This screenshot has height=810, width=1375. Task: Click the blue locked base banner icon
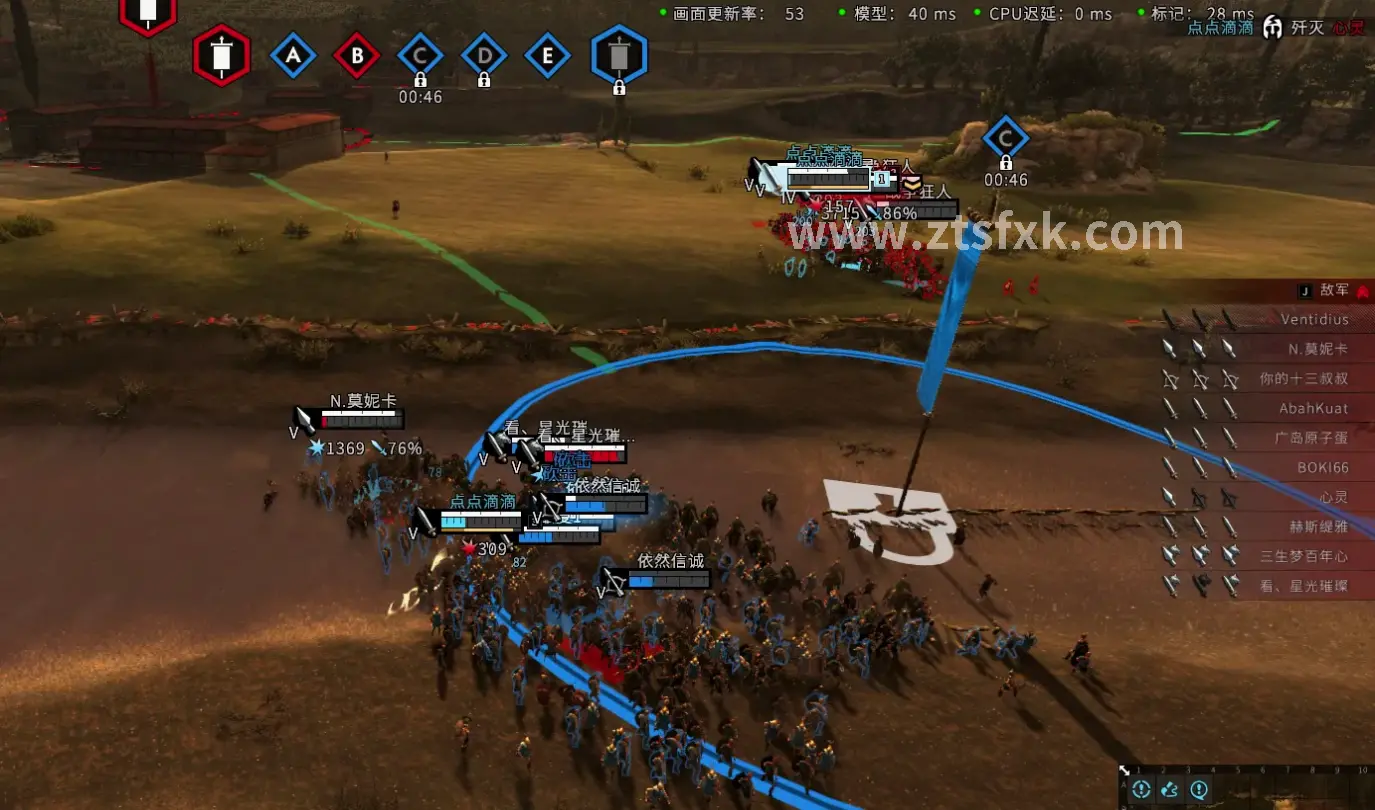tap(619, 55)
